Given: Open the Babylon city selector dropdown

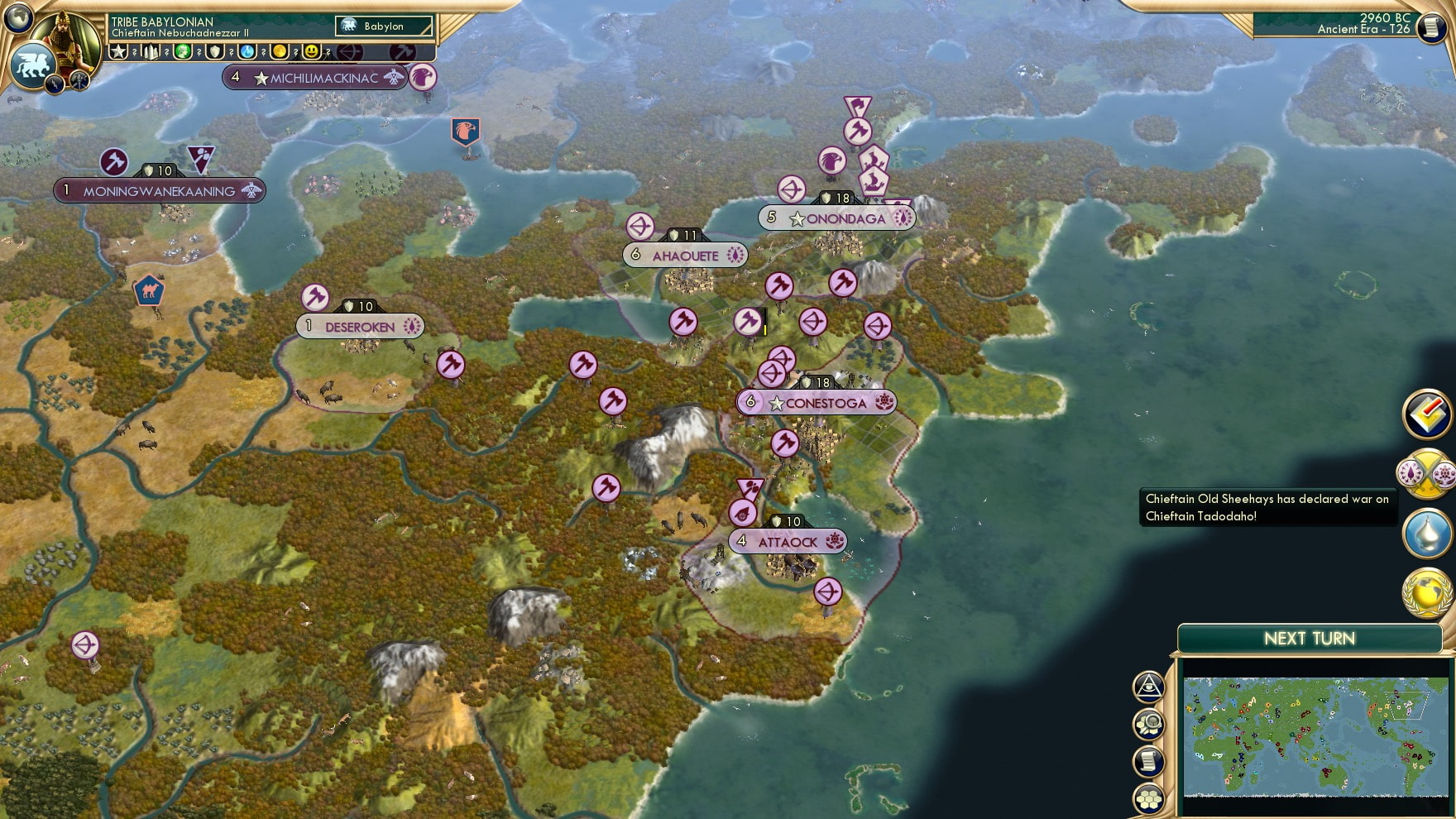Looking at the screenshot, I should 382,26.
